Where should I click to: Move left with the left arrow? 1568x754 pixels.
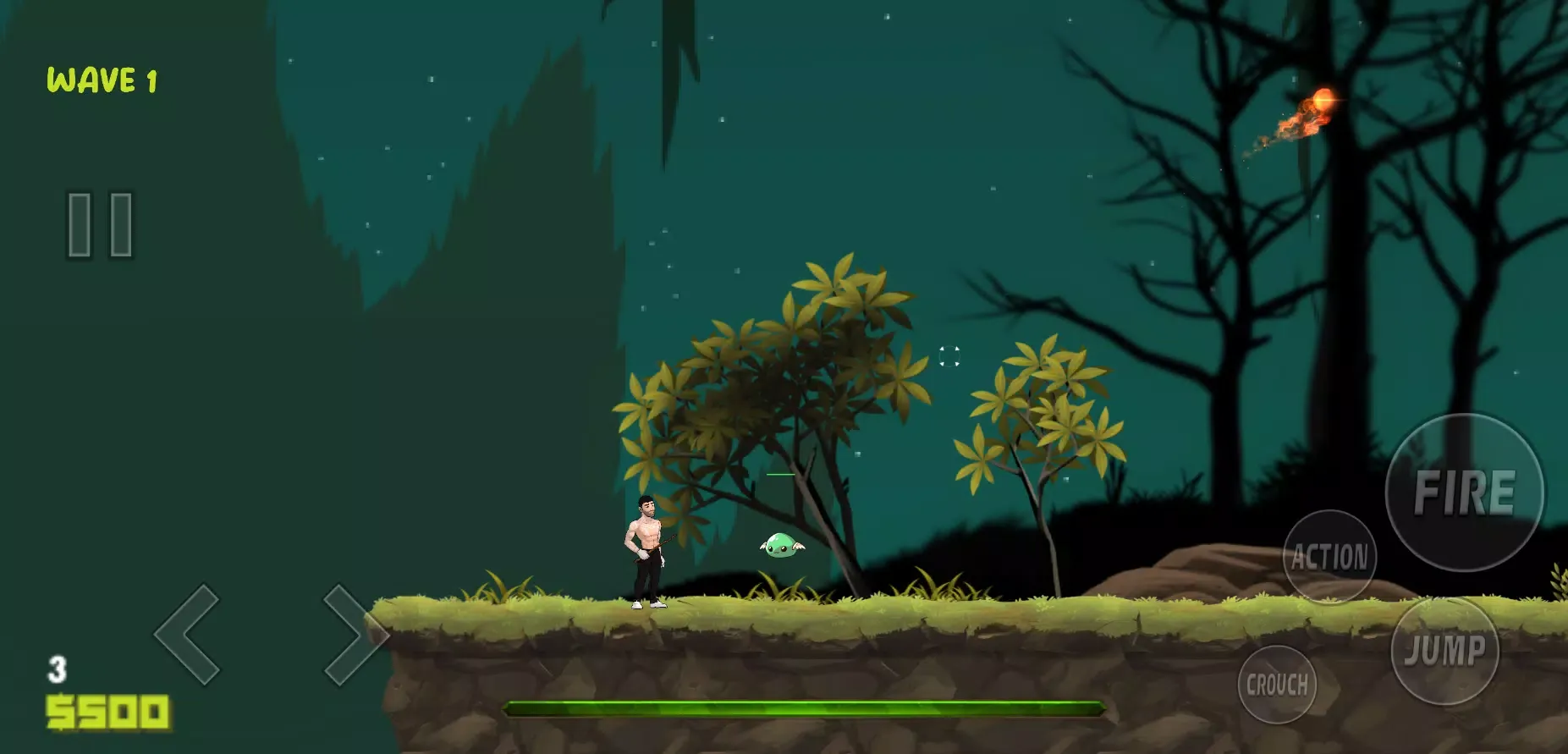click(188, 634)
